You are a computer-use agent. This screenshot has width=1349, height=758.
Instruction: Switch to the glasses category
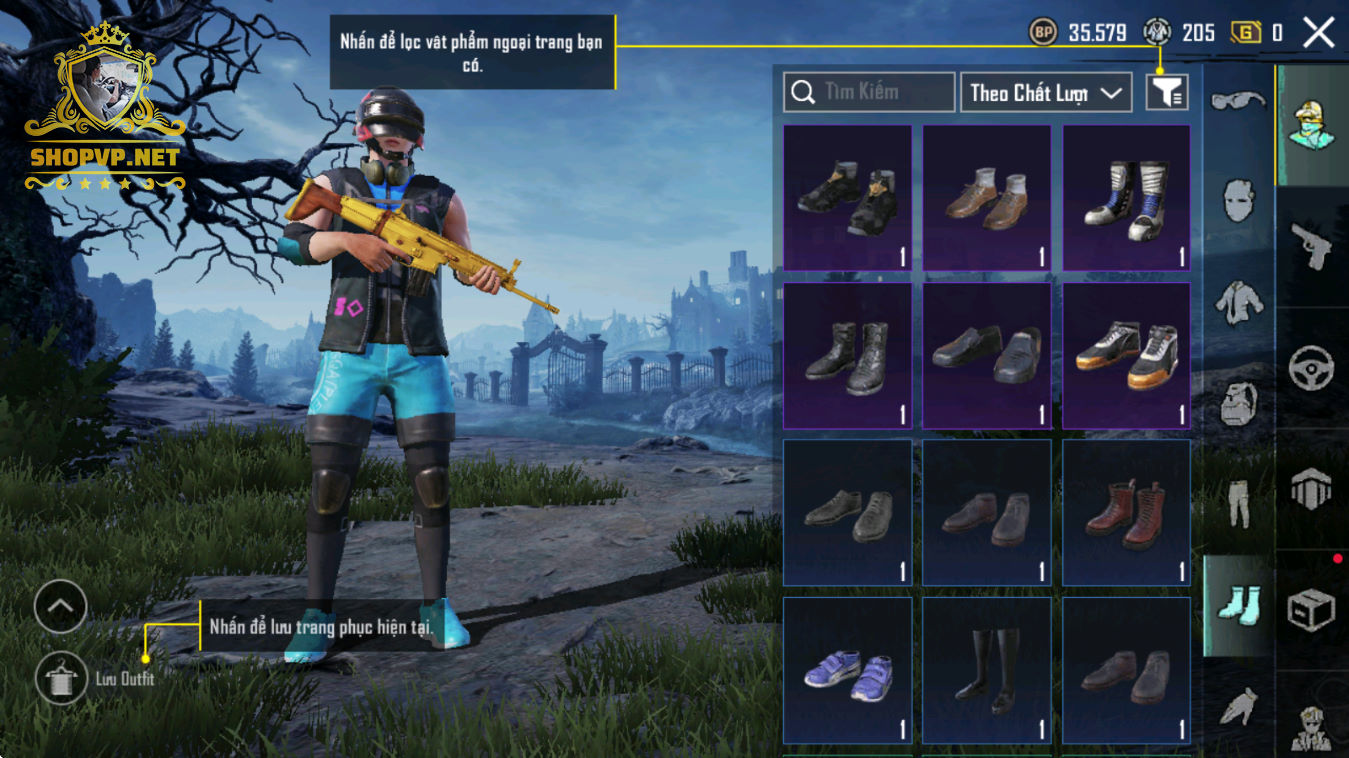(1238, 100)
